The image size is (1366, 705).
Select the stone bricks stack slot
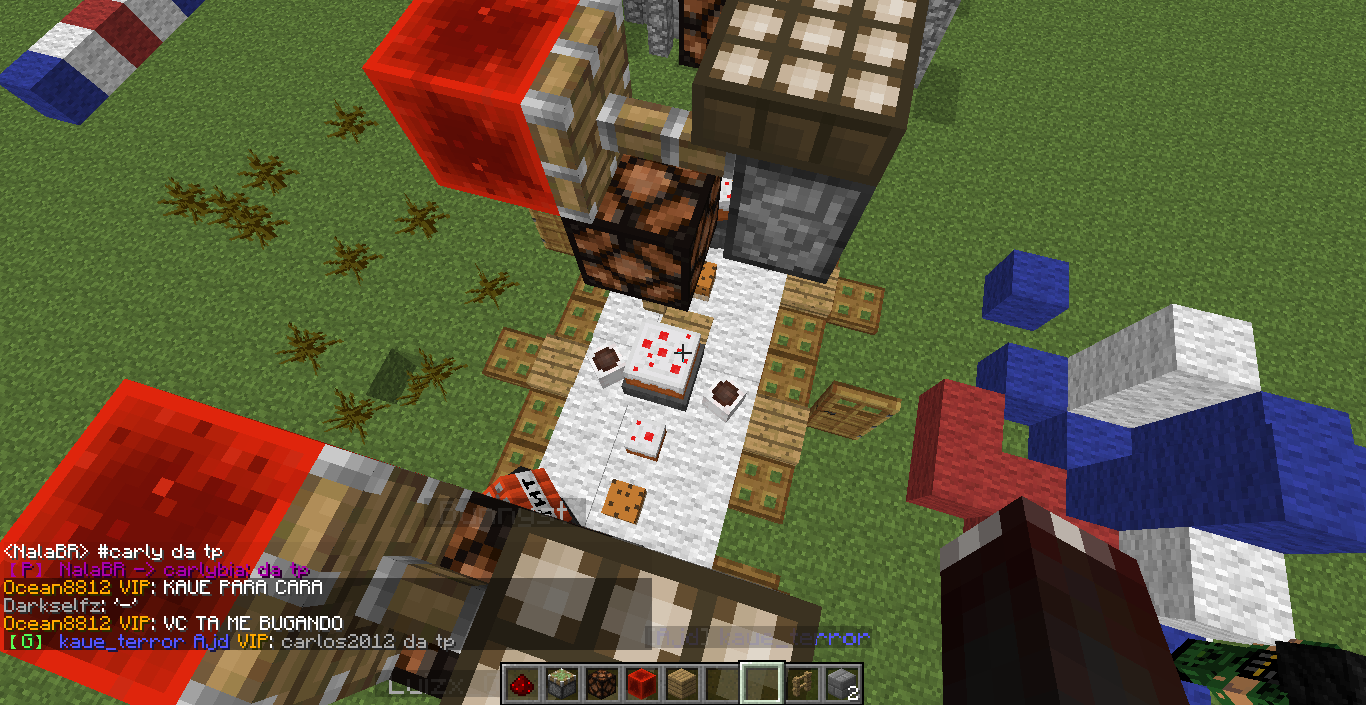pos(841,684)
